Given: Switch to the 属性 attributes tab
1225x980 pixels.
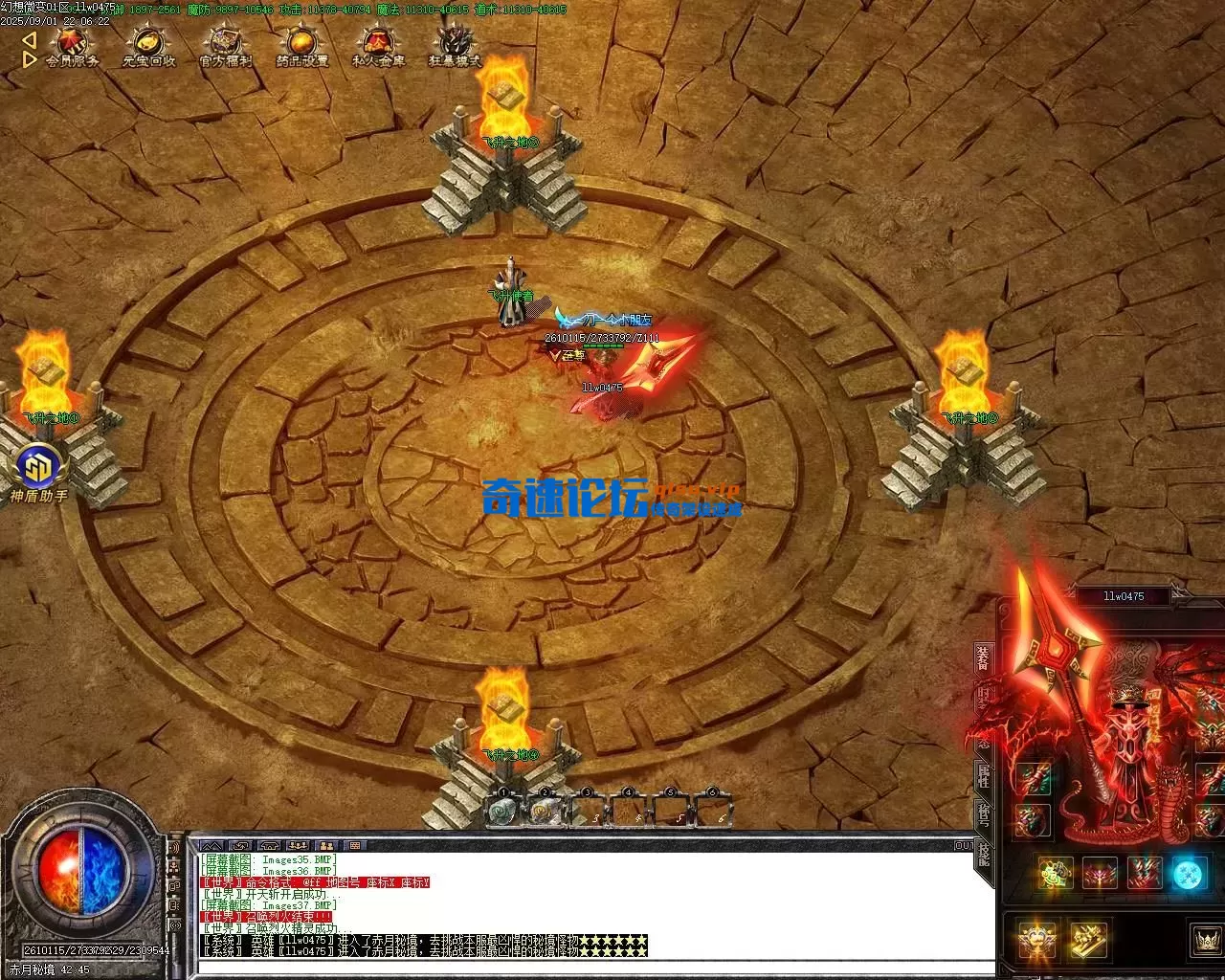Looking at the screenshot, I should point(983,776).
